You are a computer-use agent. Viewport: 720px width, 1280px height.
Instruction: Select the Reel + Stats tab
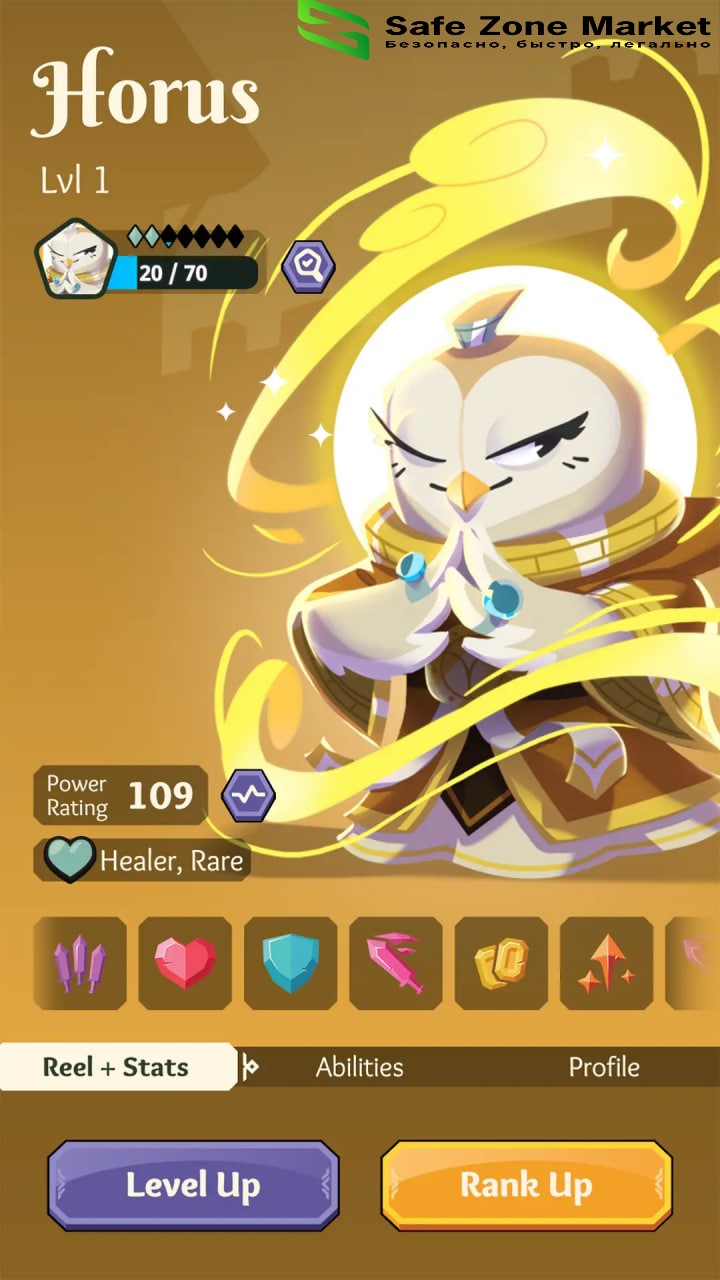[x=116, y=1067]
